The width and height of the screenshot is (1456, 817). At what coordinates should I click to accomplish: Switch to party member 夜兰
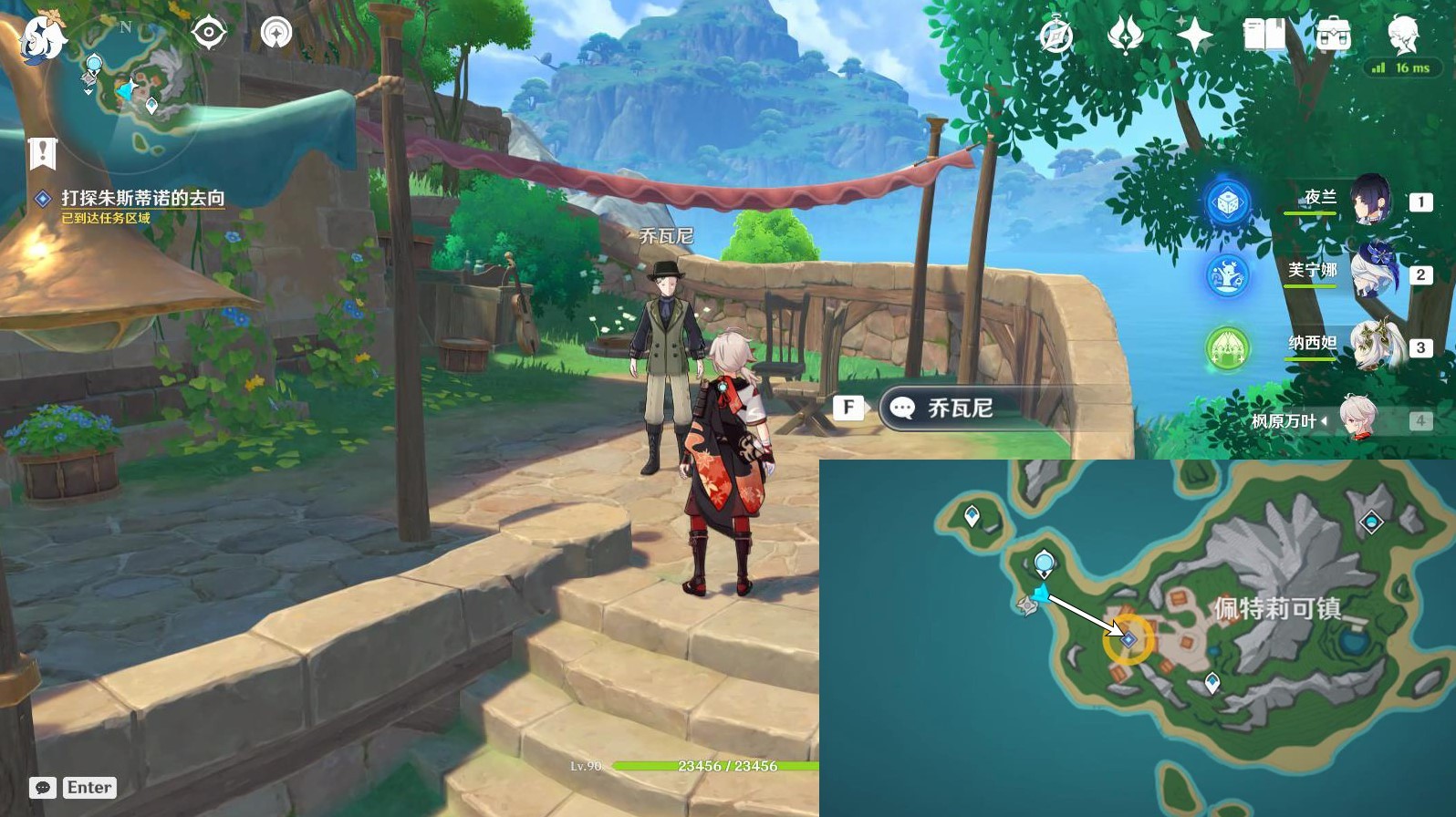coord(1368,200)
